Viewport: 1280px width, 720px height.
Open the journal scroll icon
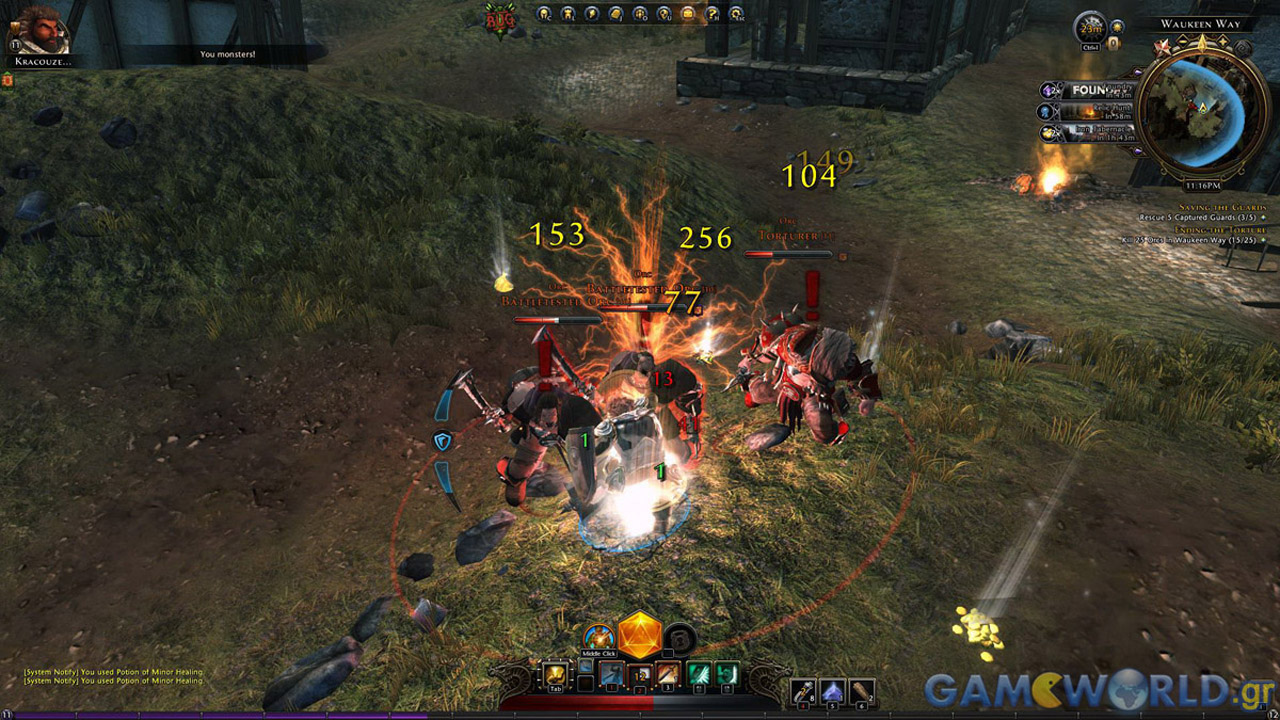pos(616,14)
